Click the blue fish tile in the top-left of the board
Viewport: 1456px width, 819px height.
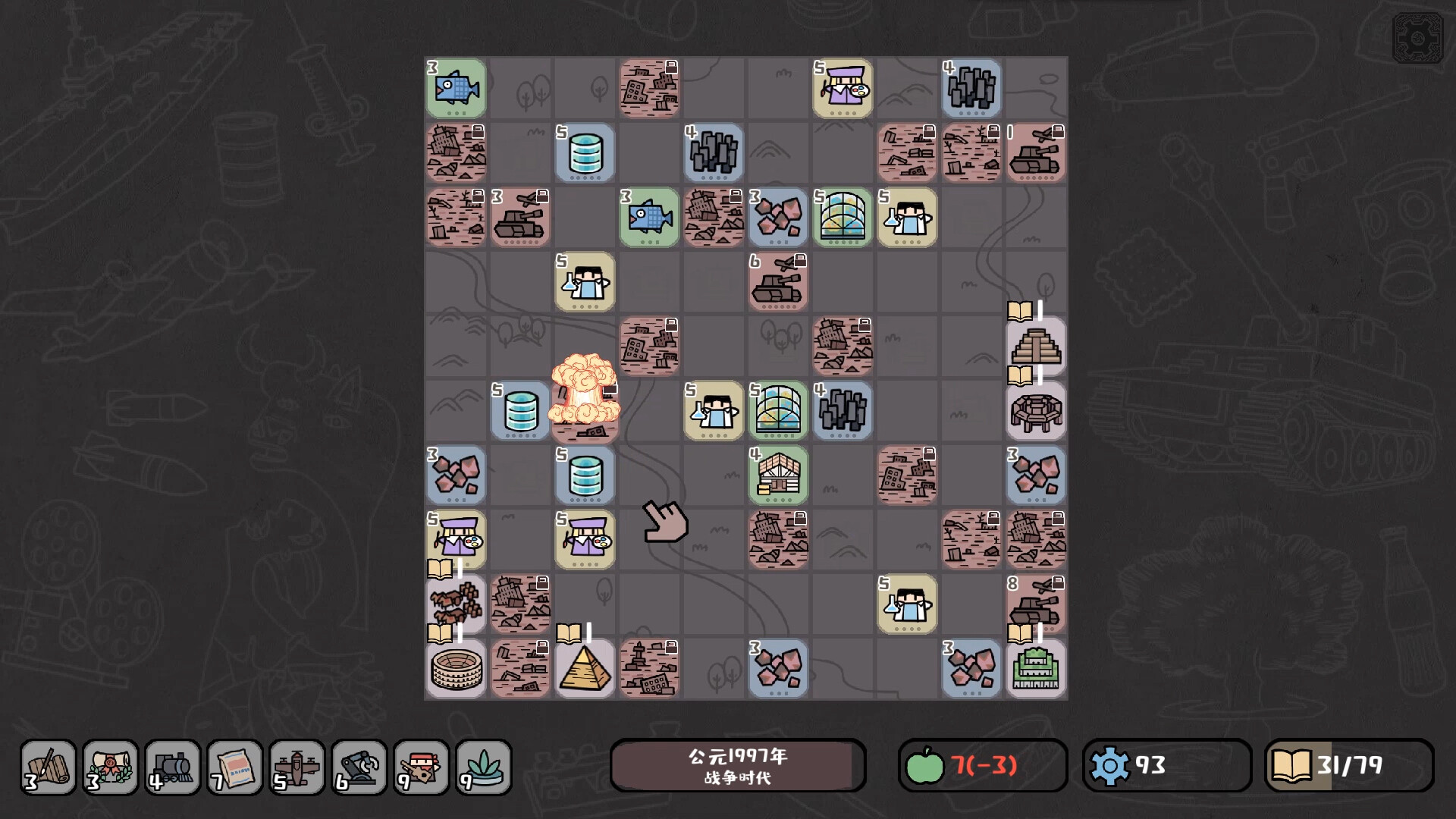456,89
